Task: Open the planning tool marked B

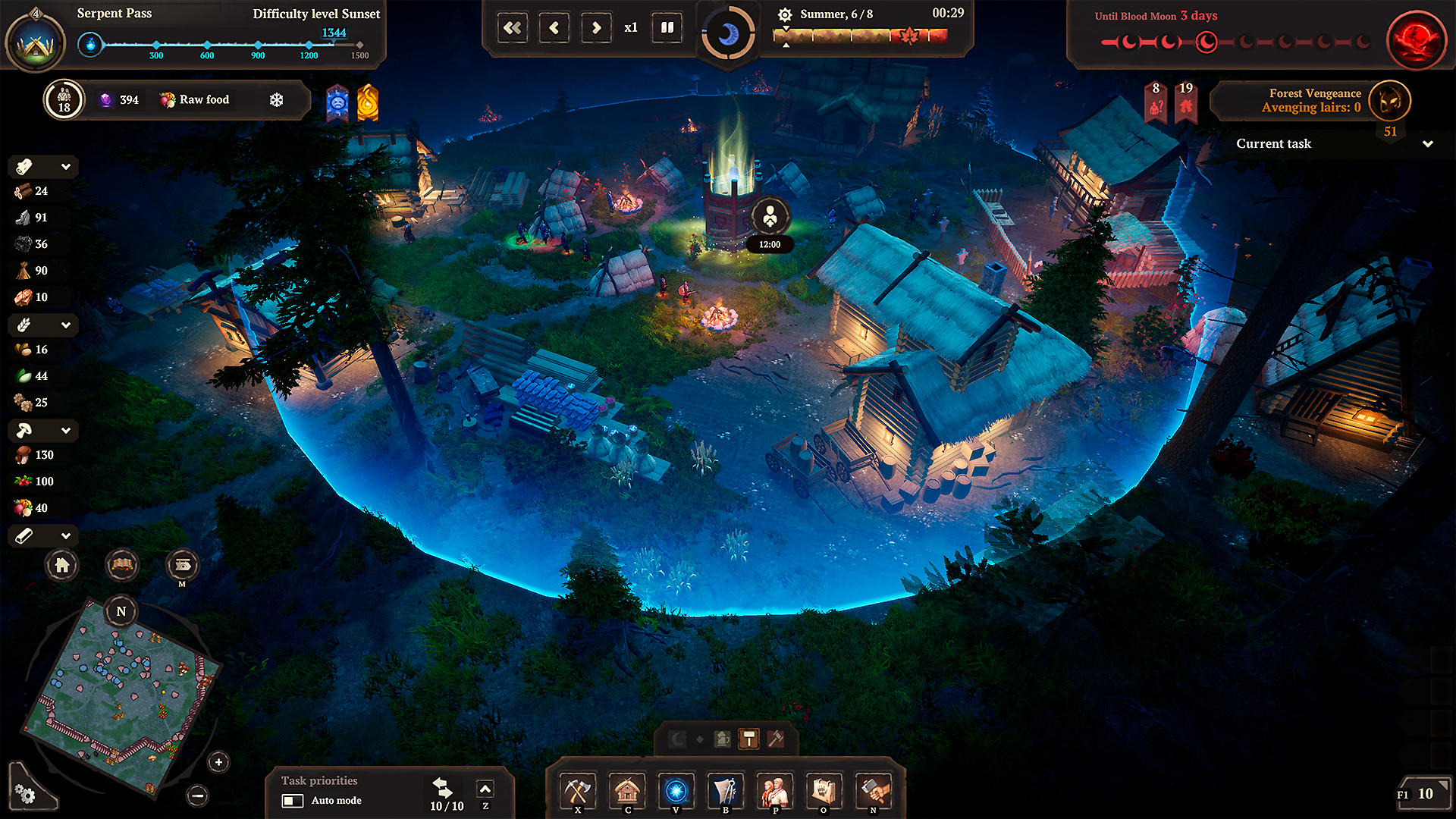Action: pos(725,791)
